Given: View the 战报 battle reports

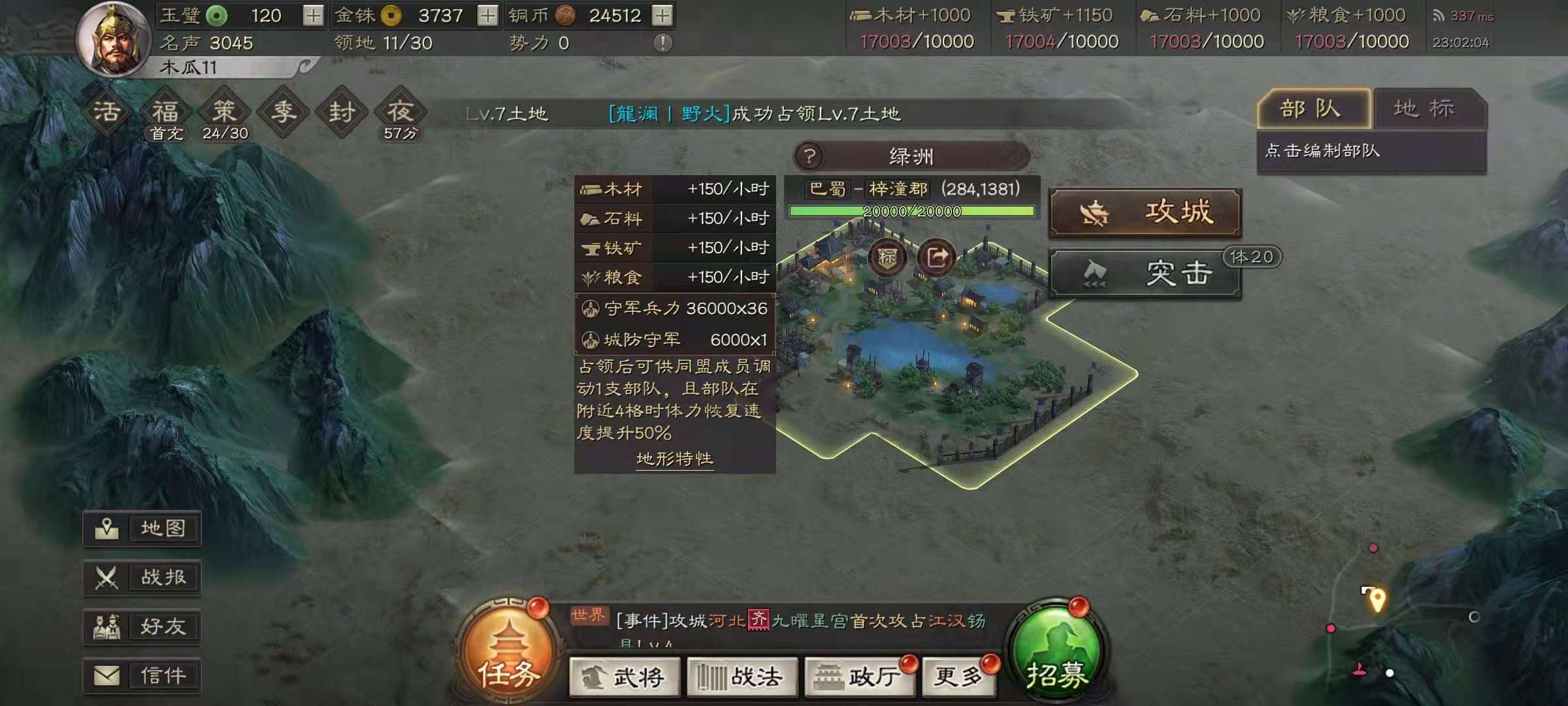Looking at the screenshot, I should (x=142, y=578).
